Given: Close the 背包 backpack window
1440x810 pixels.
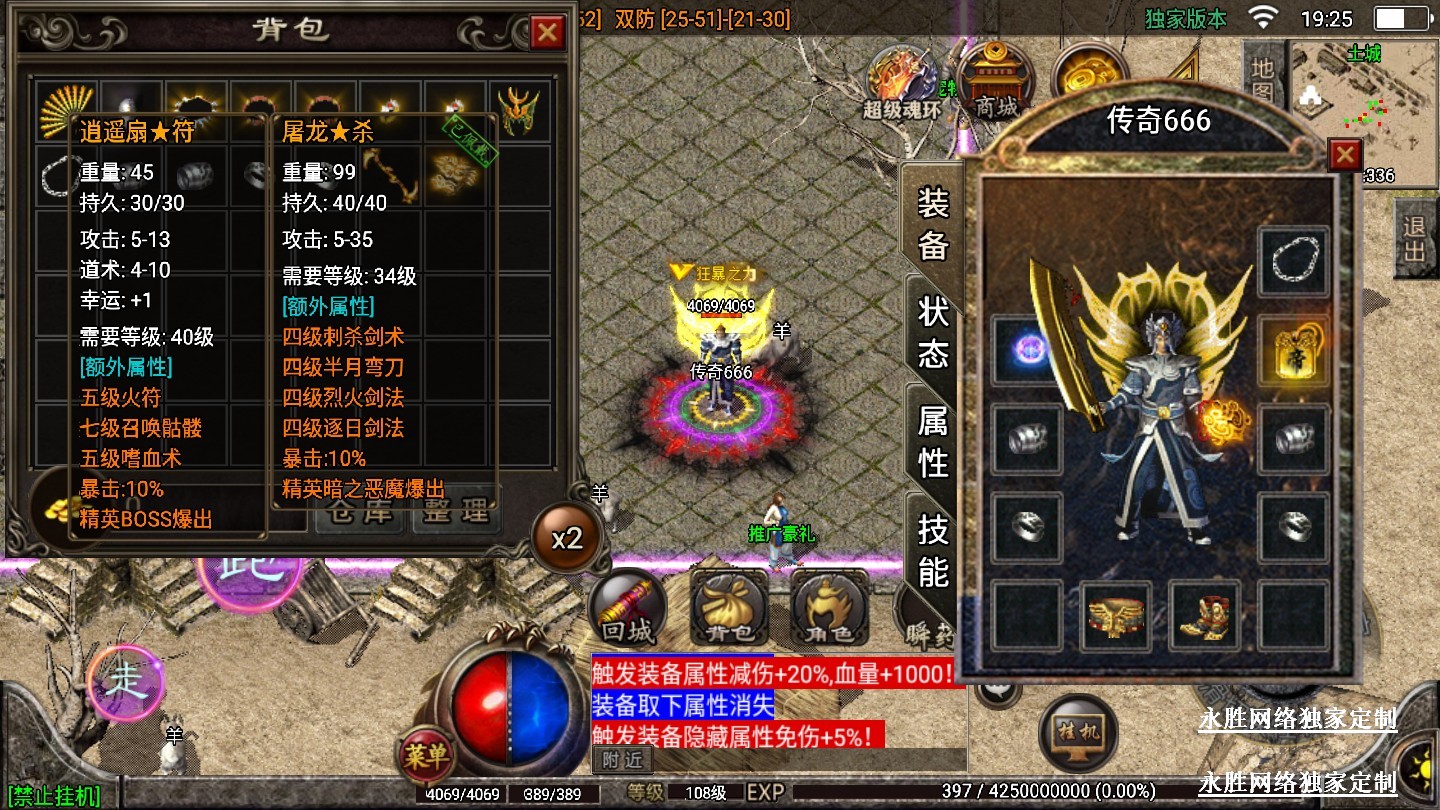Looking at the screenshot, I should pos(547,33).
